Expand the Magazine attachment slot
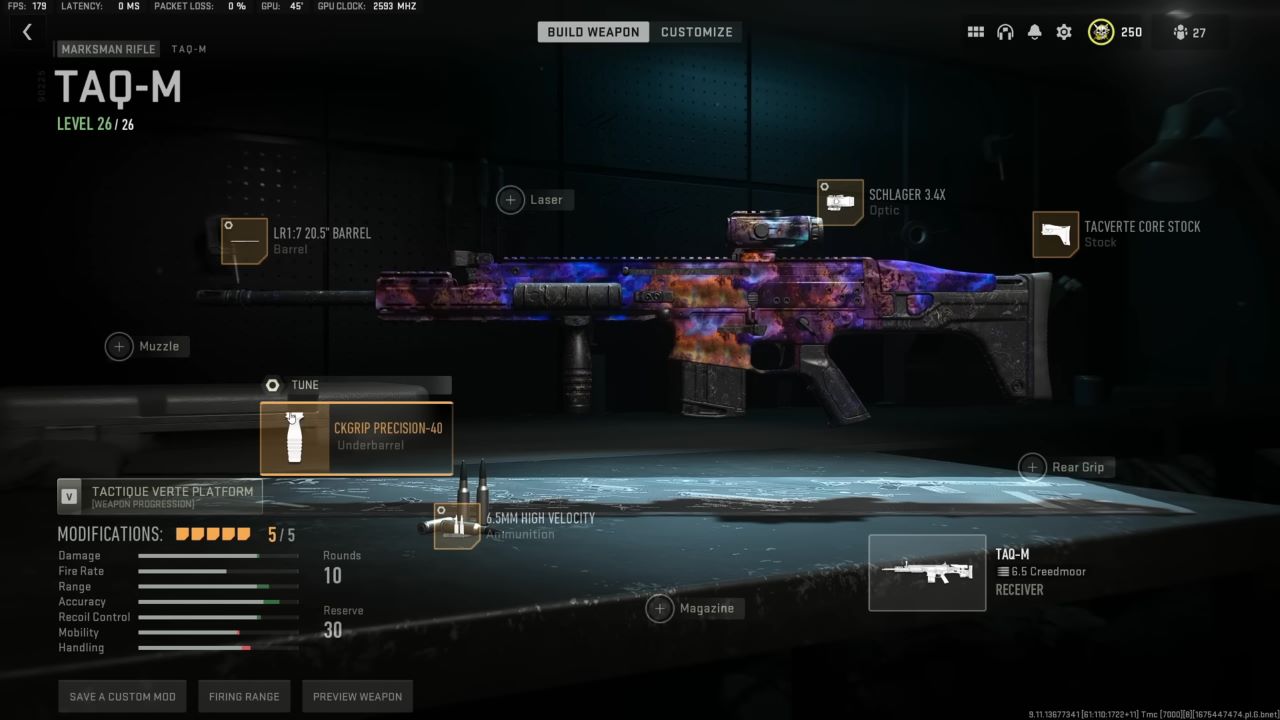The image size is (1280, 720). pos(660,608)
